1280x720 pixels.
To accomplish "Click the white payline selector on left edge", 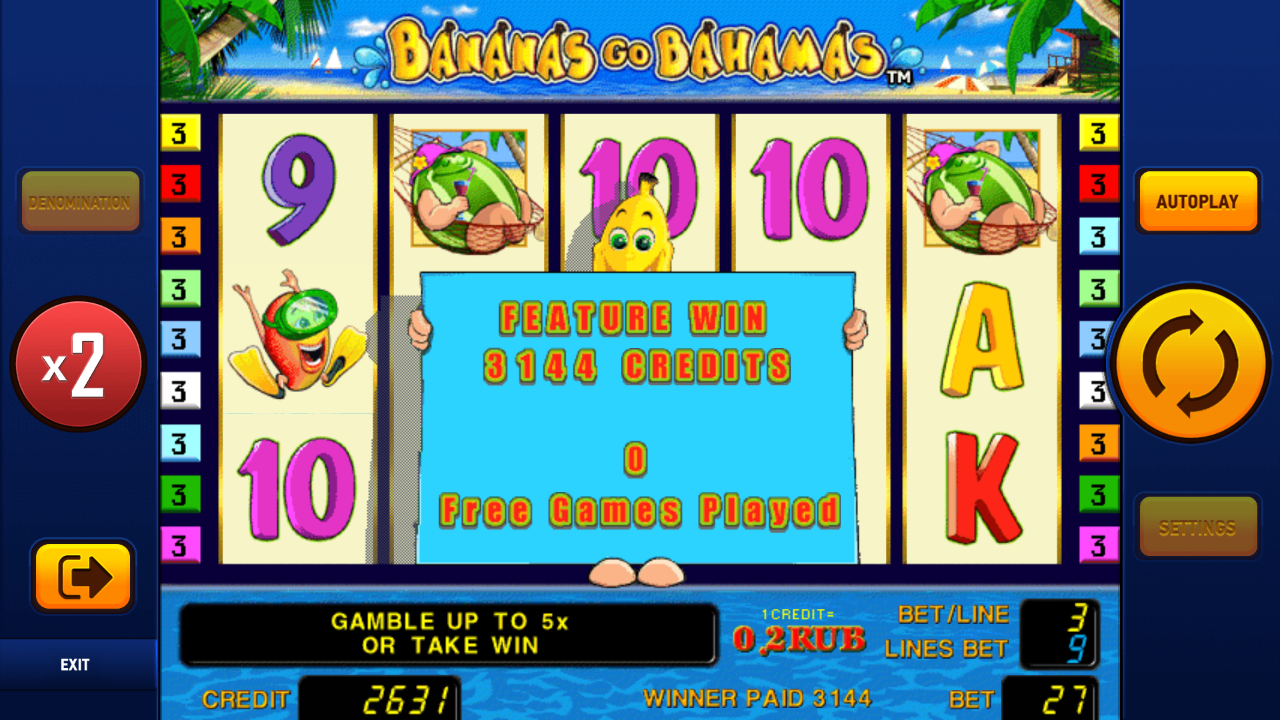I will click(180, 390).
